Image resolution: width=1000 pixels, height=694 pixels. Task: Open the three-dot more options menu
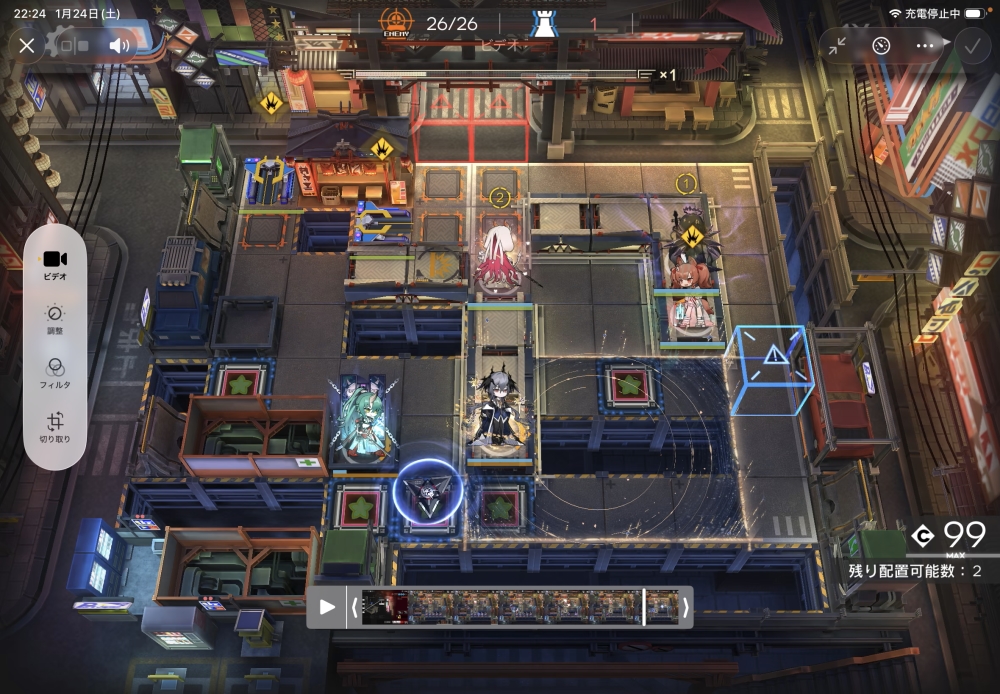(x=925, y=45)
